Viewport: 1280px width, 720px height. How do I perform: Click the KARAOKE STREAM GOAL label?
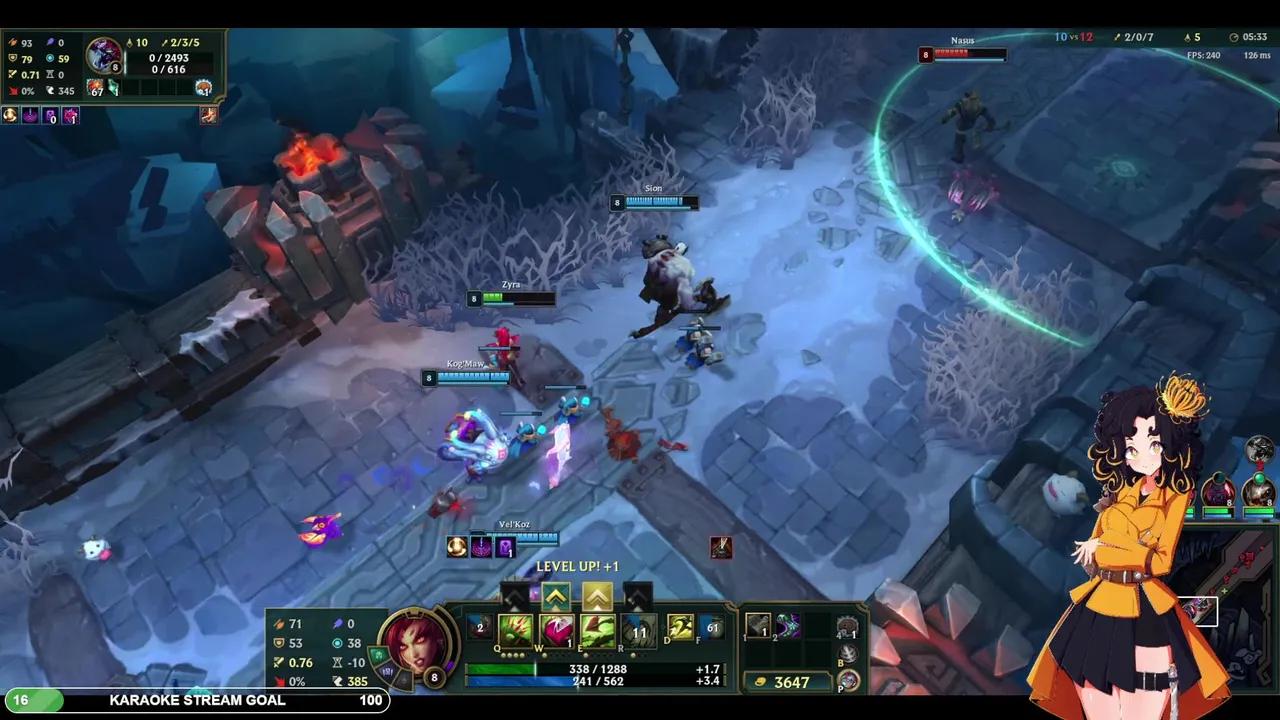tap(197, 700)
